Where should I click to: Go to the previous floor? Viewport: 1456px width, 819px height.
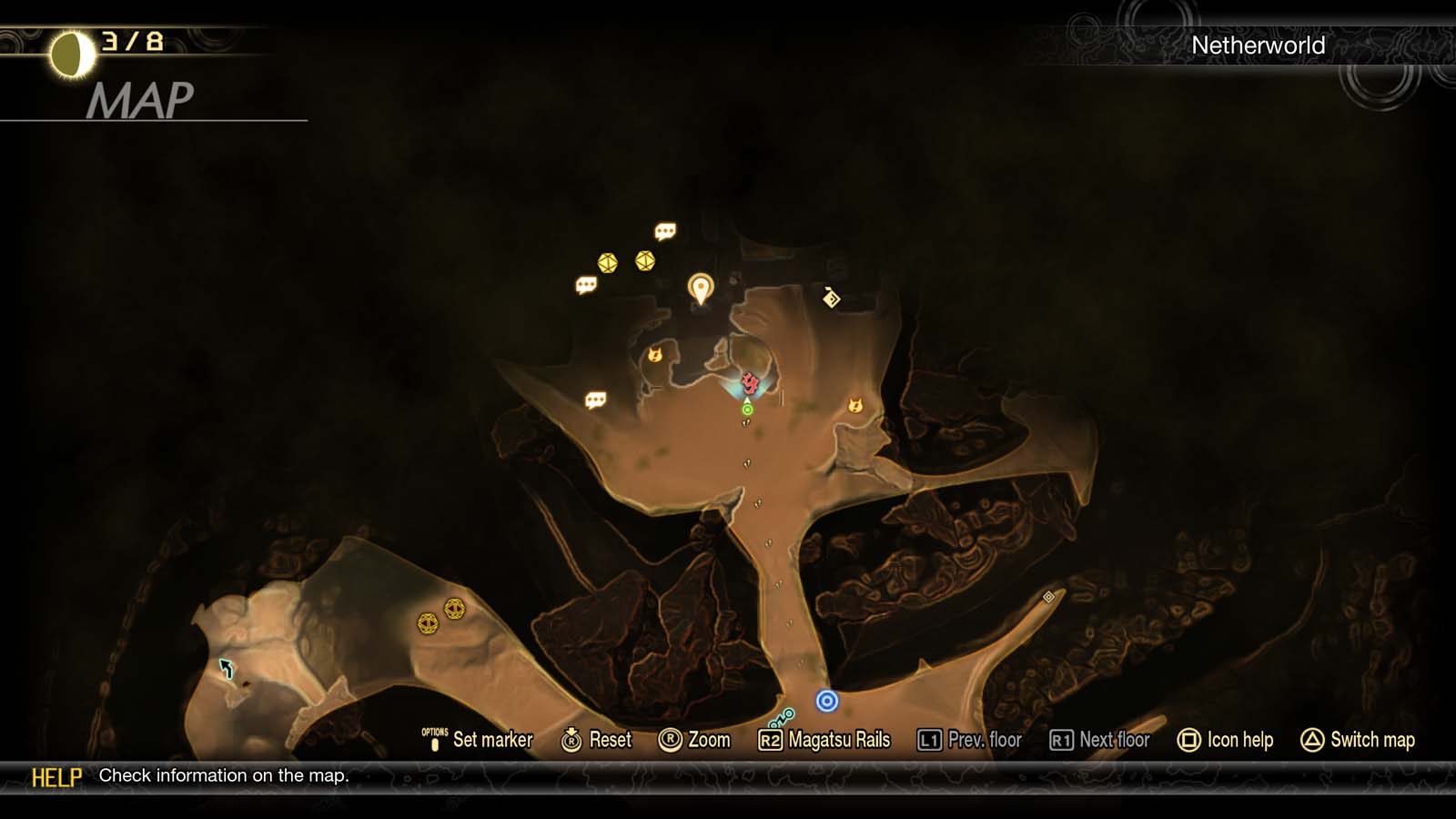coord(984,740)
